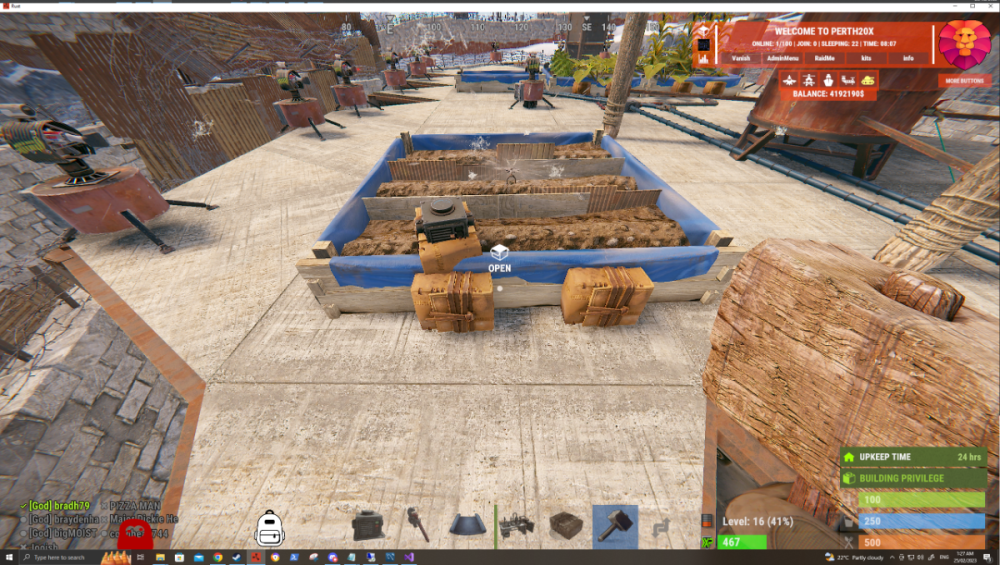Click the jet plane icon
1000x565 pixels.
[x=792, y=79]
